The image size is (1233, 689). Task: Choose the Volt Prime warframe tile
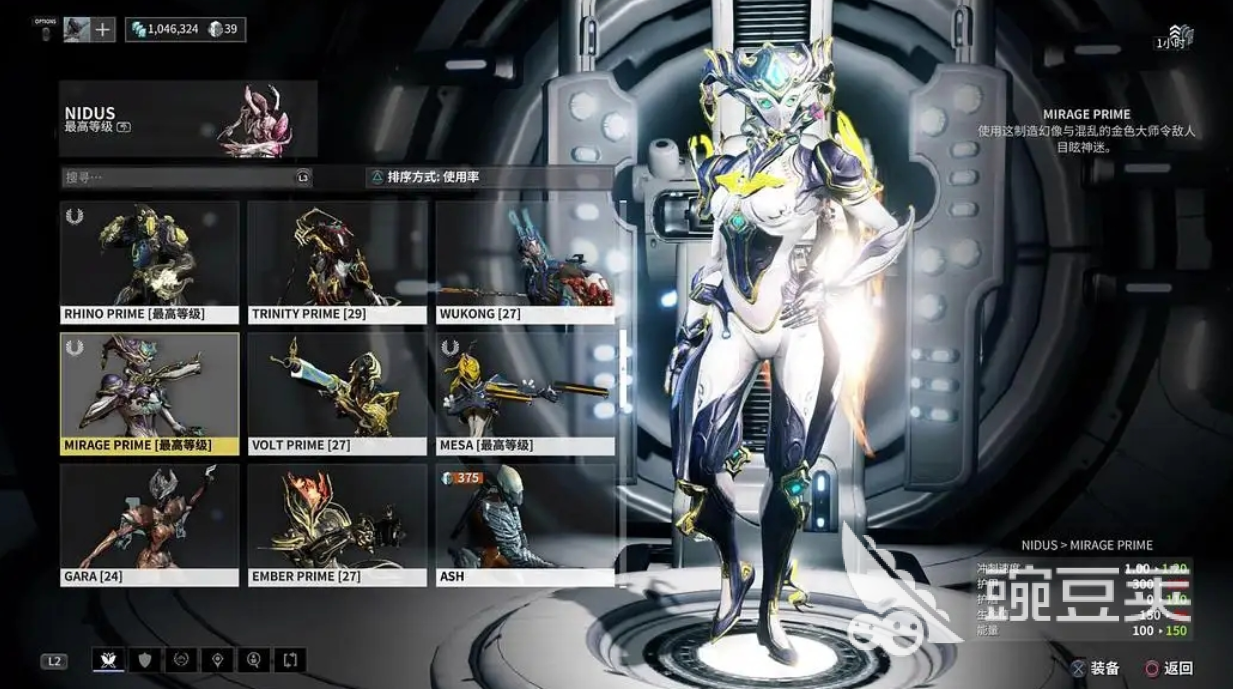coord(337,393)
